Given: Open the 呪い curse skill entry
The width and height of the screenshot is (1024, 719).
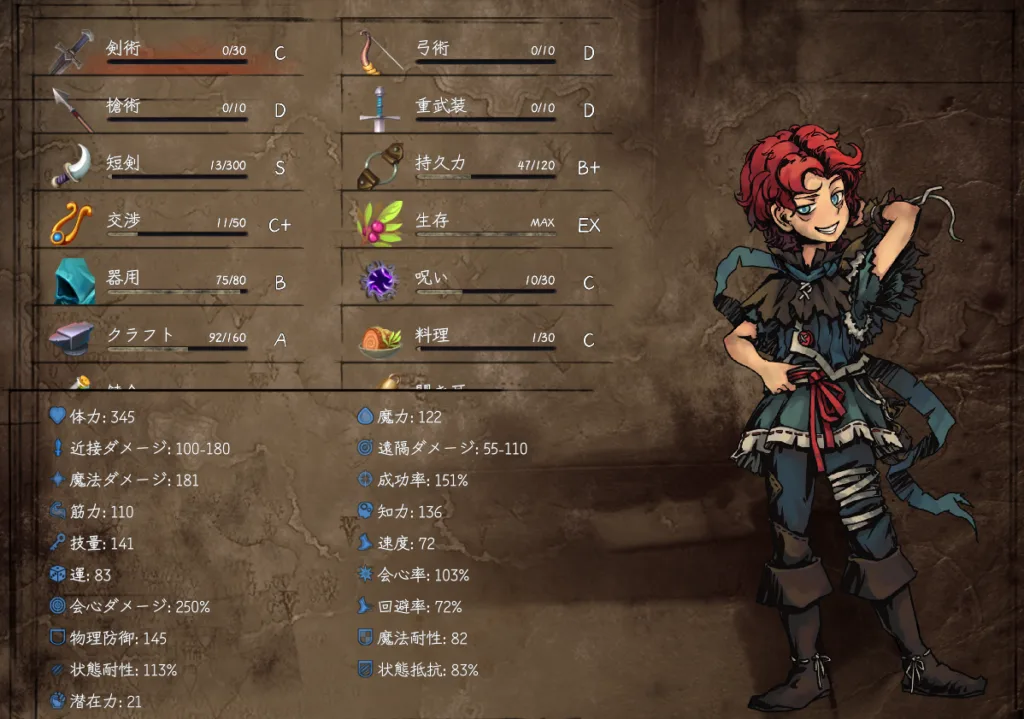Looking at the screenshot, I should (x=478, y=282).
